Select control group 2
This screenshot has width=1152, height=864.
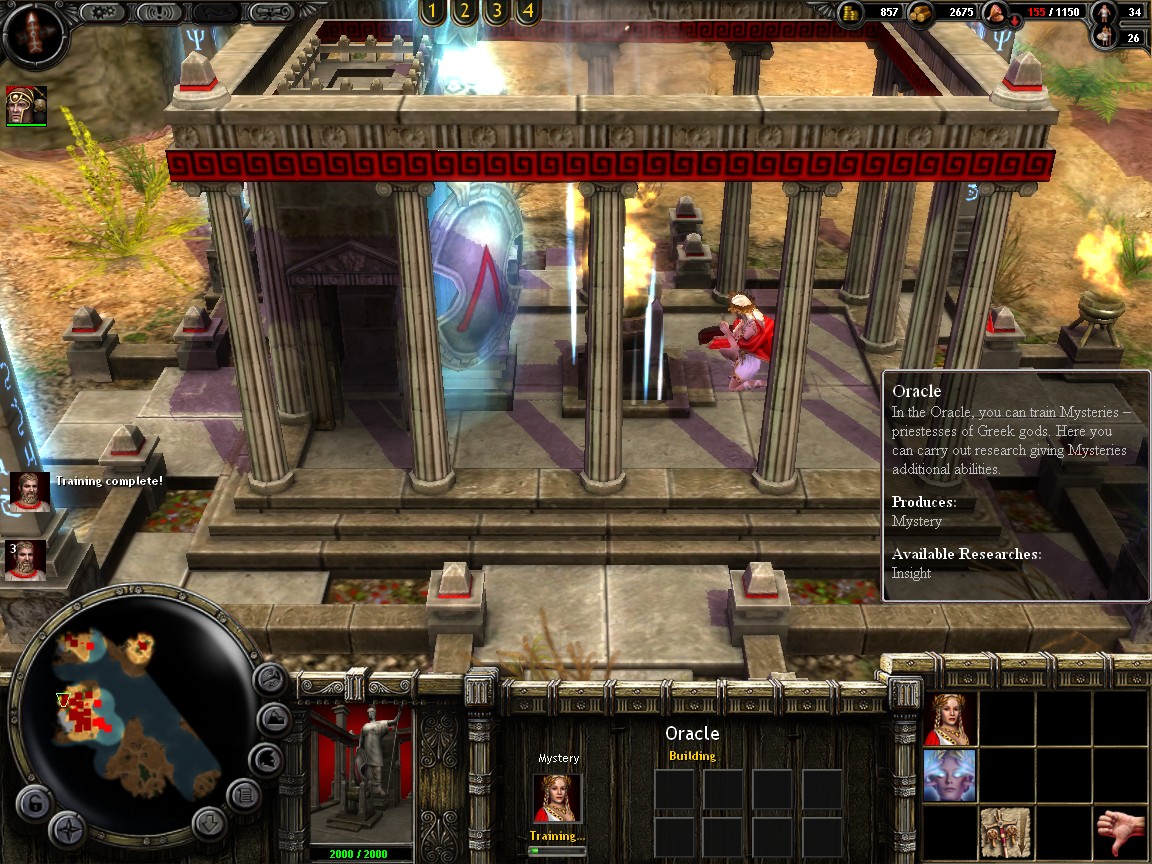coord(463,12)
